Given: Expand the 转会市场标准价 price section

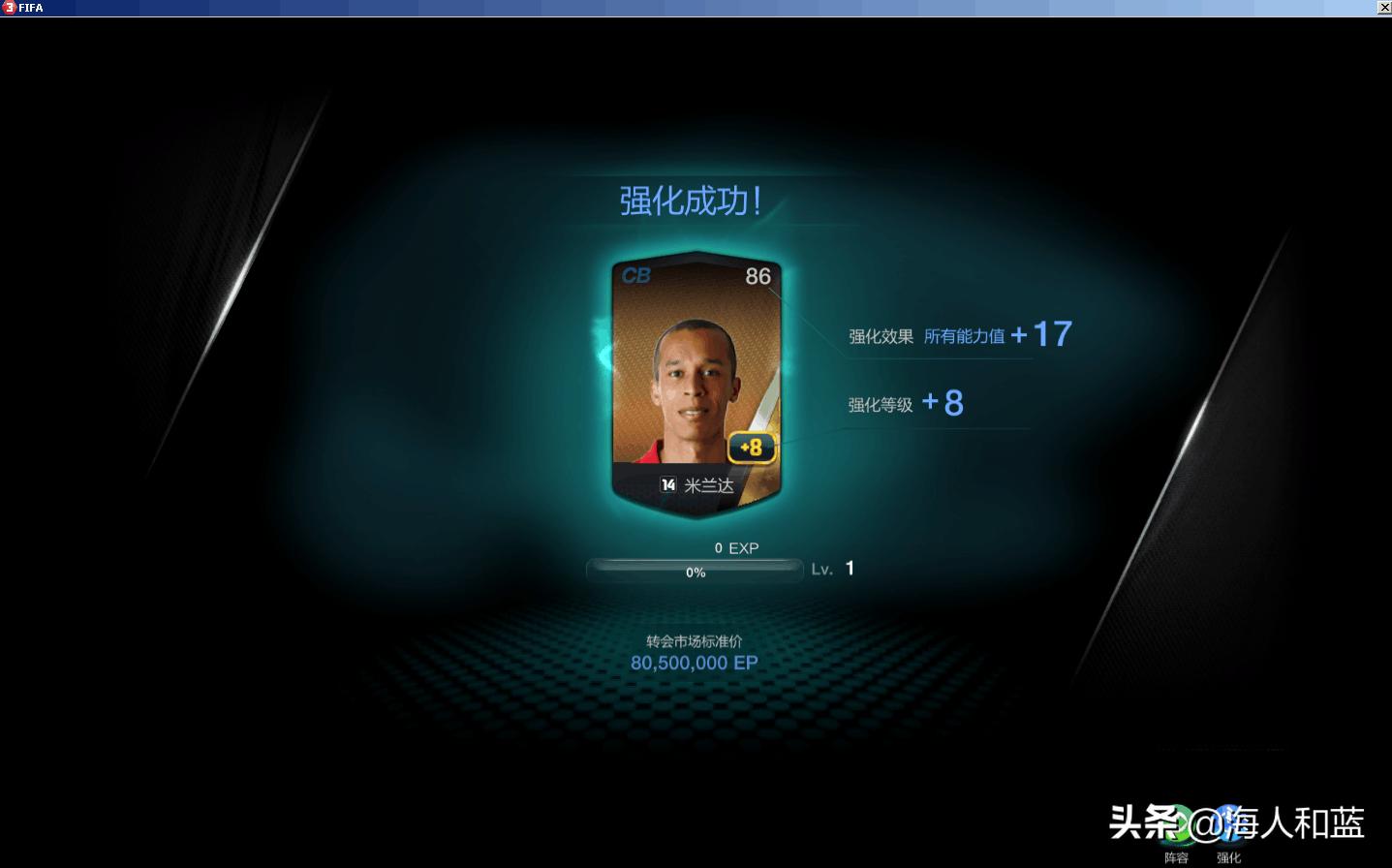Looking at the screenshot, I should [693, 638].
